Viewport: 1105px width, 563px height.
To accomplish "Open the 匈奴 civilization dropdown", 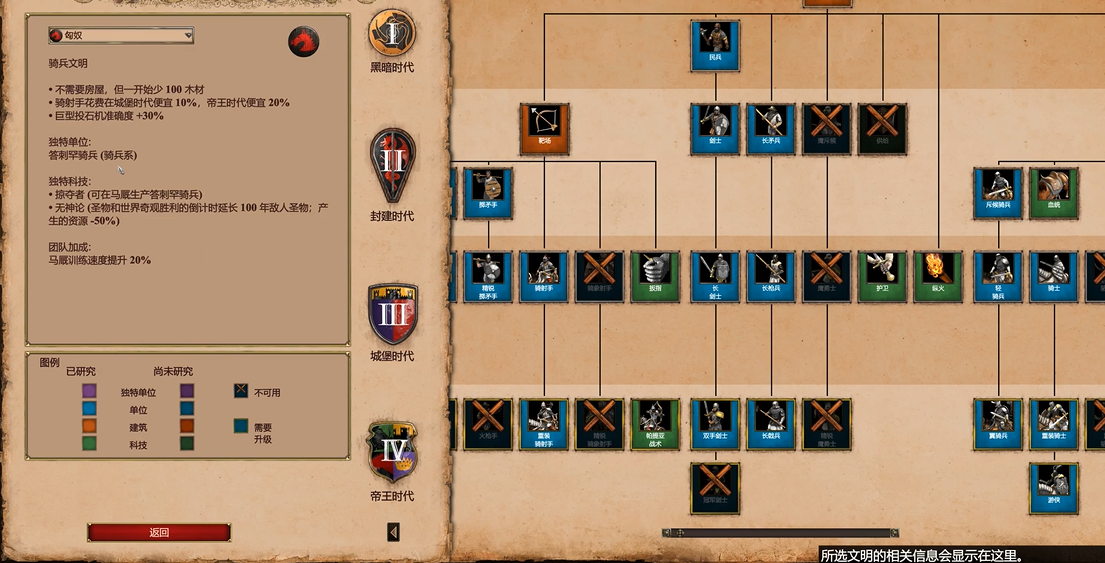I will [121, 36].
